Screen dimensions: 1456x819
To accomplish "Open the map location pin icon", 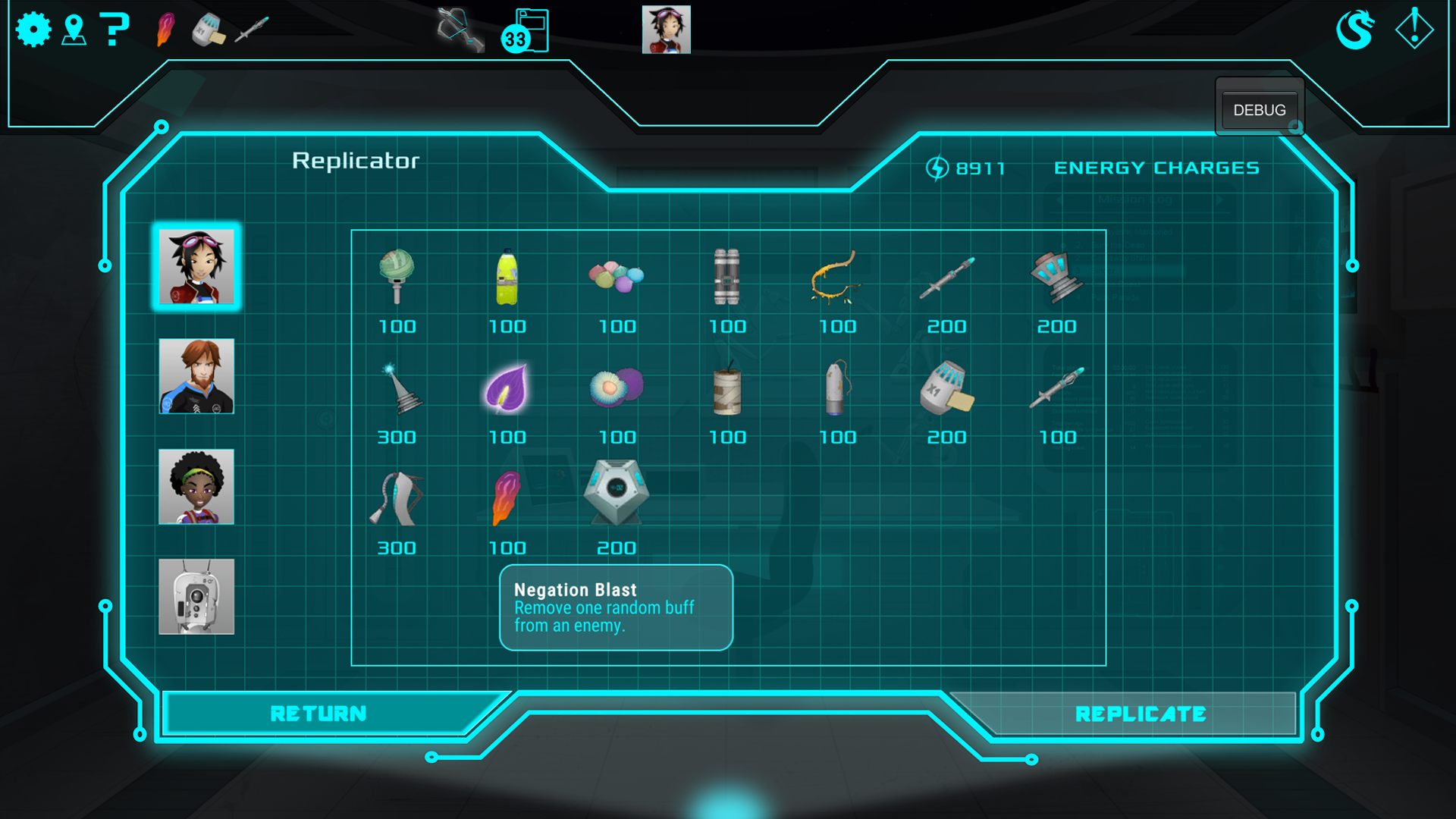I will tap(74, 30).
